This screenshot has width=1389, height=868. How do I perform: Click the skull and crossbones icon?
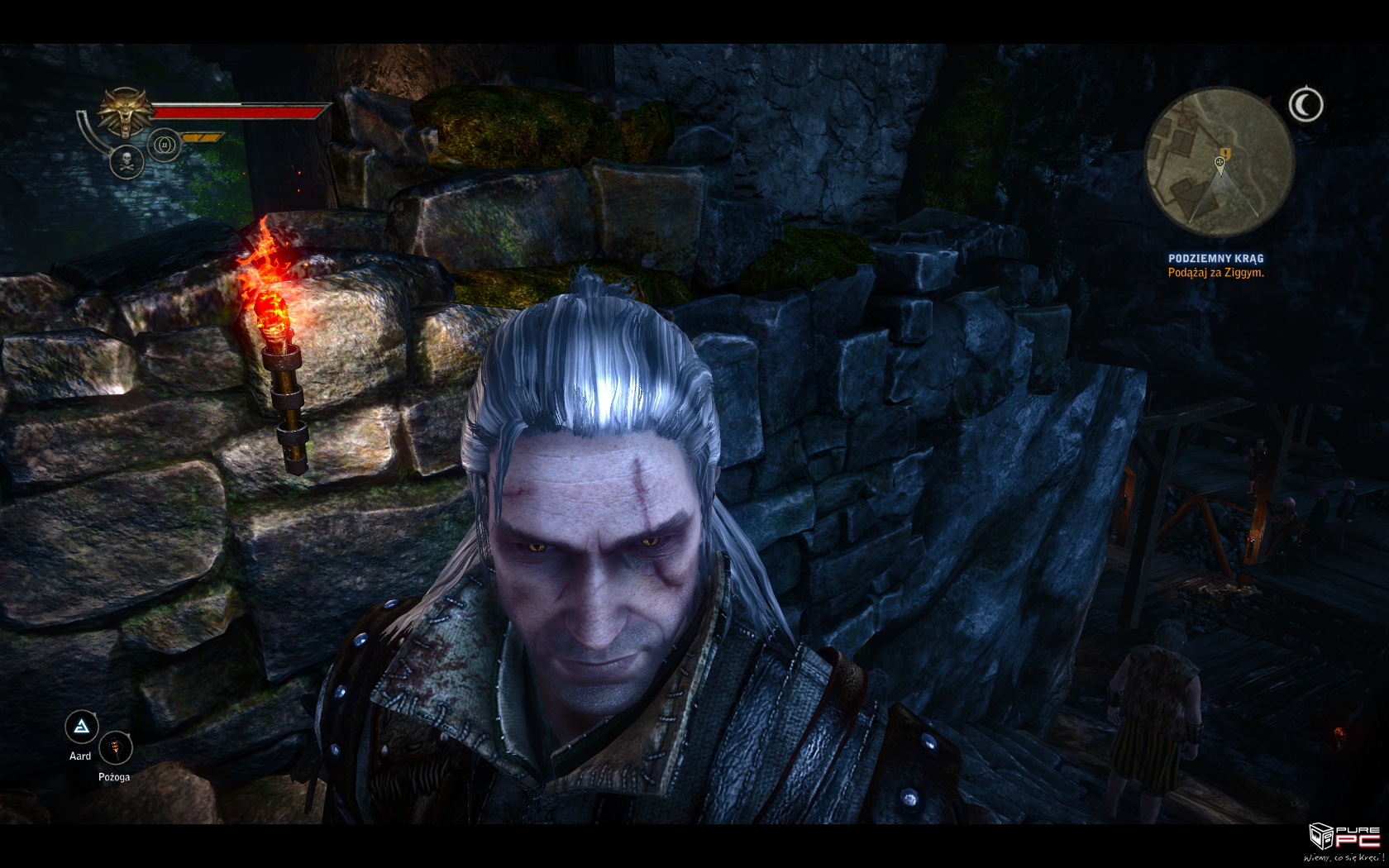127,160
